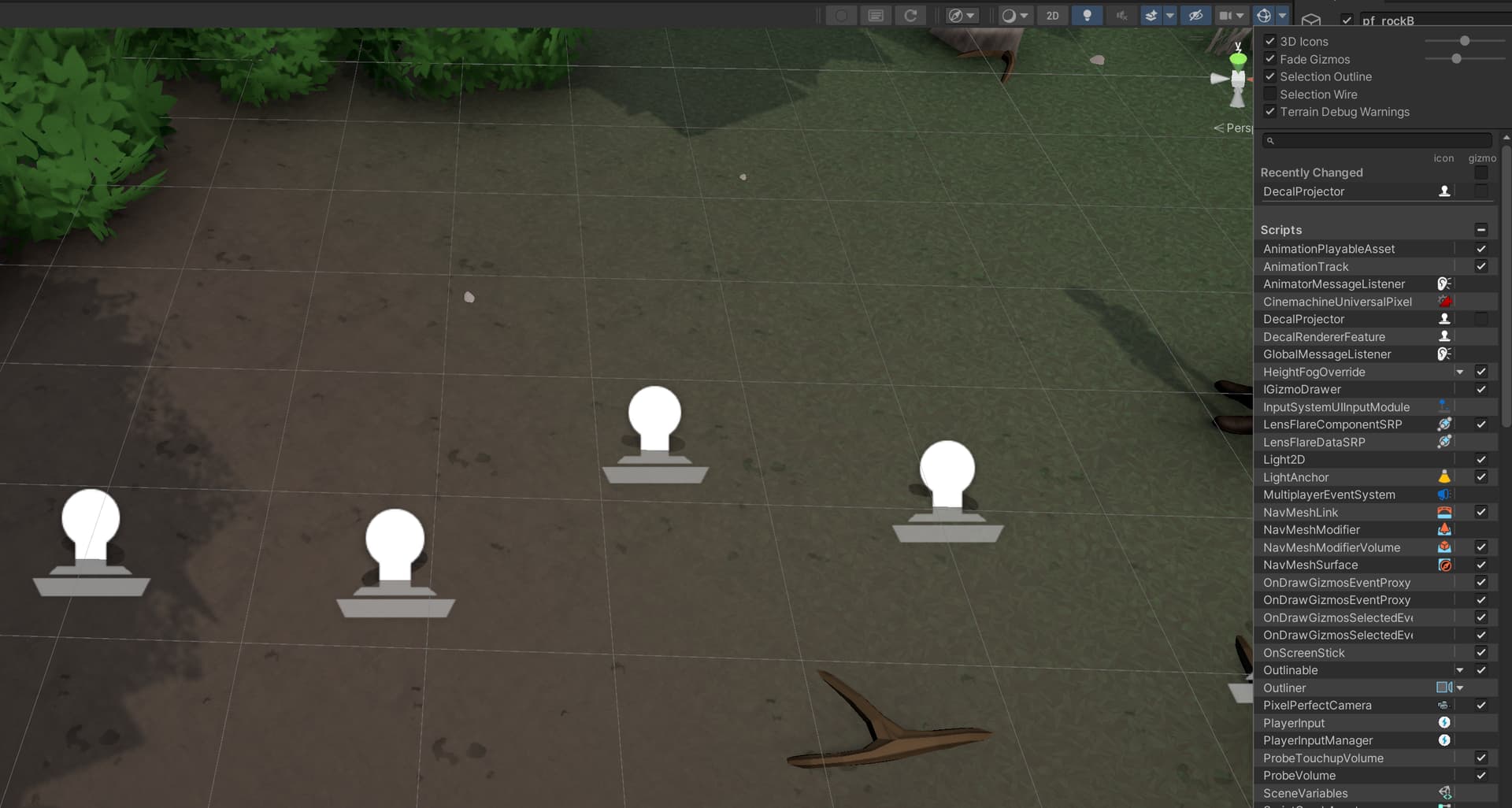Expand the HeightFogOverride dropdown arrow
The width and height of the screenshot is (1512, 808).
tap(1462, 372)
